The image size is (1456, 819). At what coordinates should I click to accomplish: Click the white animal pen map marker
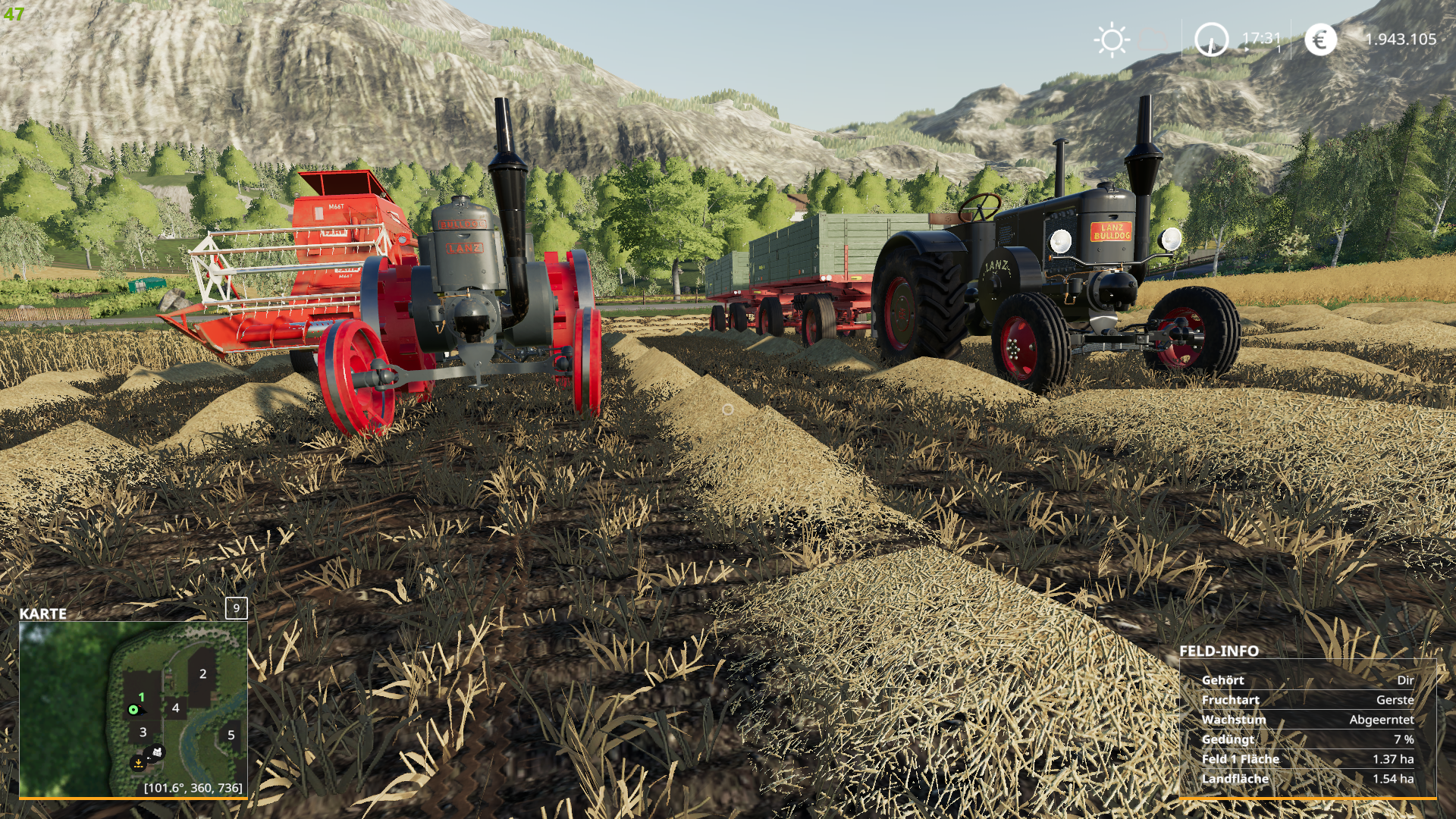click(x=157, y=752)
